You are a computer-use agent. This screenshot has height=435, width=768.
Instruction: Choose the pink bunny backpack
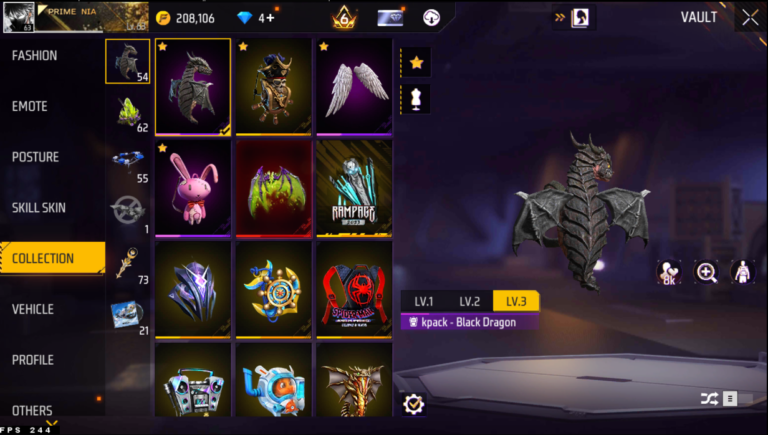pos(193,188)
